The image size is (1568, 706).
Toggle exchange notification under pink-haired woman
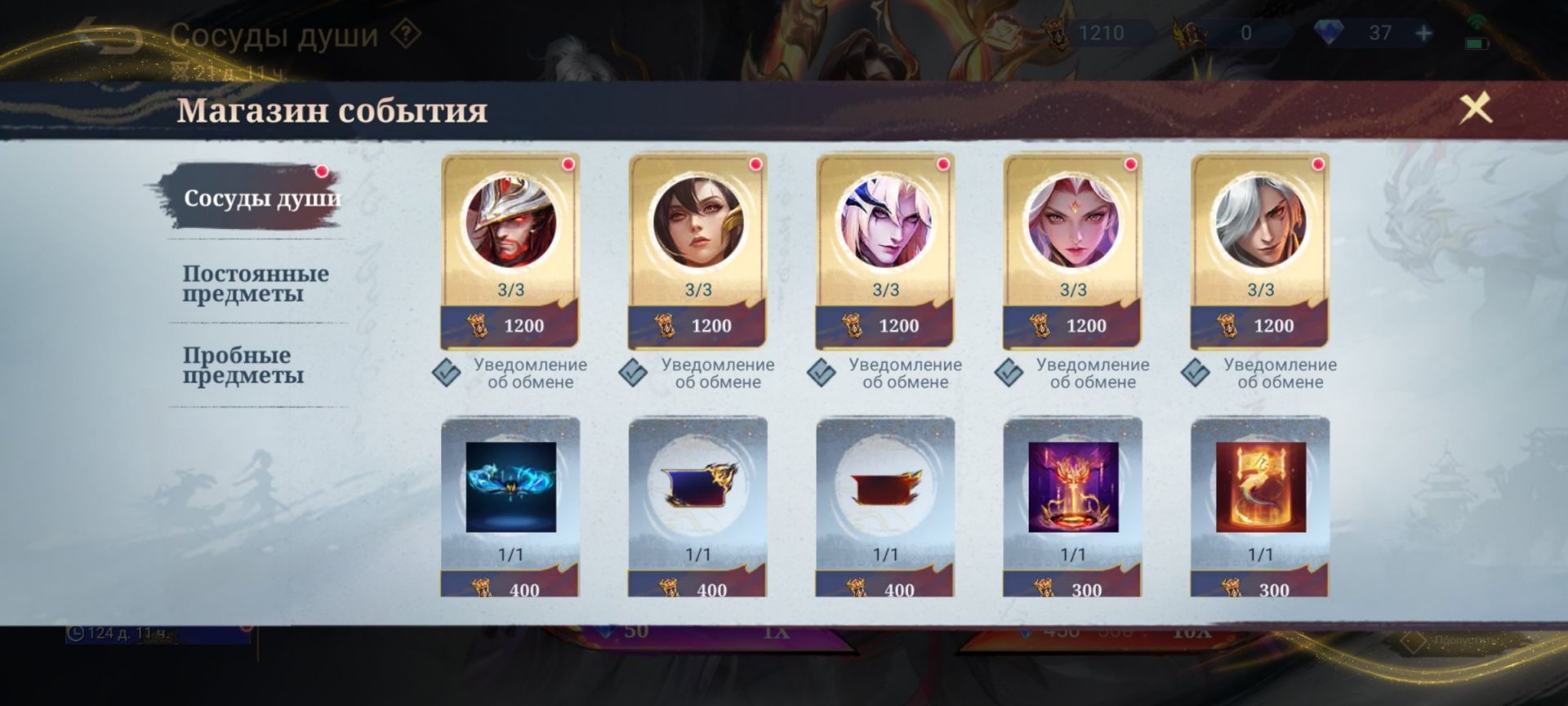point(1009,373)
